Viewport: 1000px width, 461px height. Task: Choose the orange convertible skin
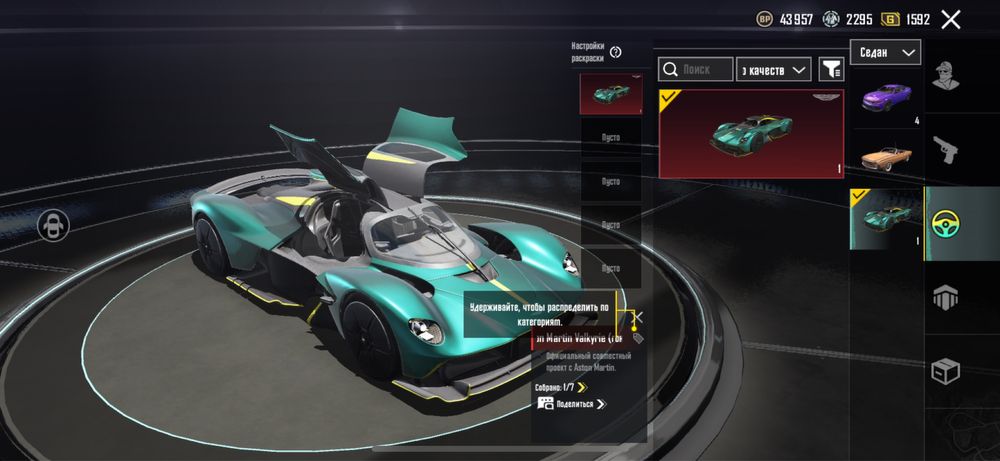pos(886,157)
